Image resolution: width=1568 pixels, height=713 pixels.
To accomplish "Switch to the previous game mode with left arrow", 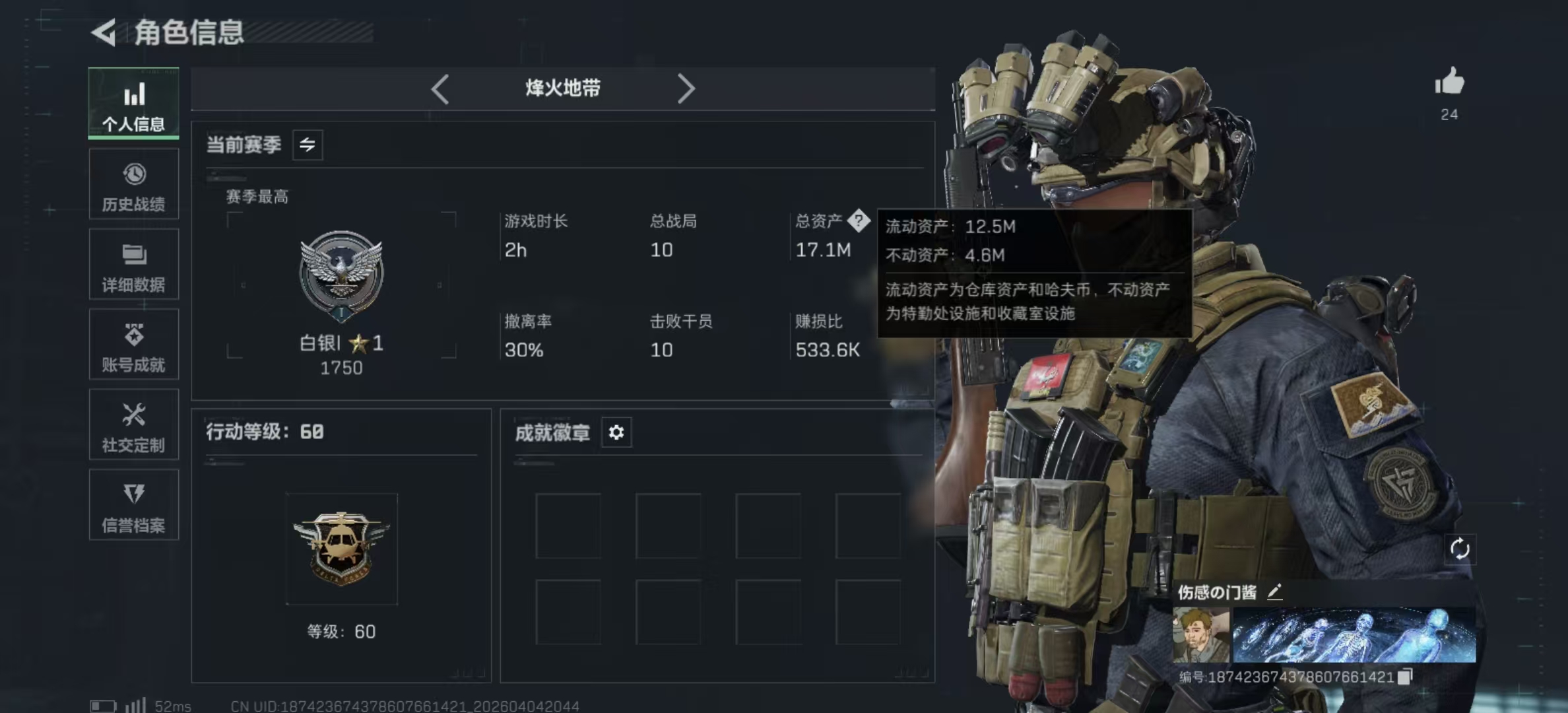I will coord(440,88).
